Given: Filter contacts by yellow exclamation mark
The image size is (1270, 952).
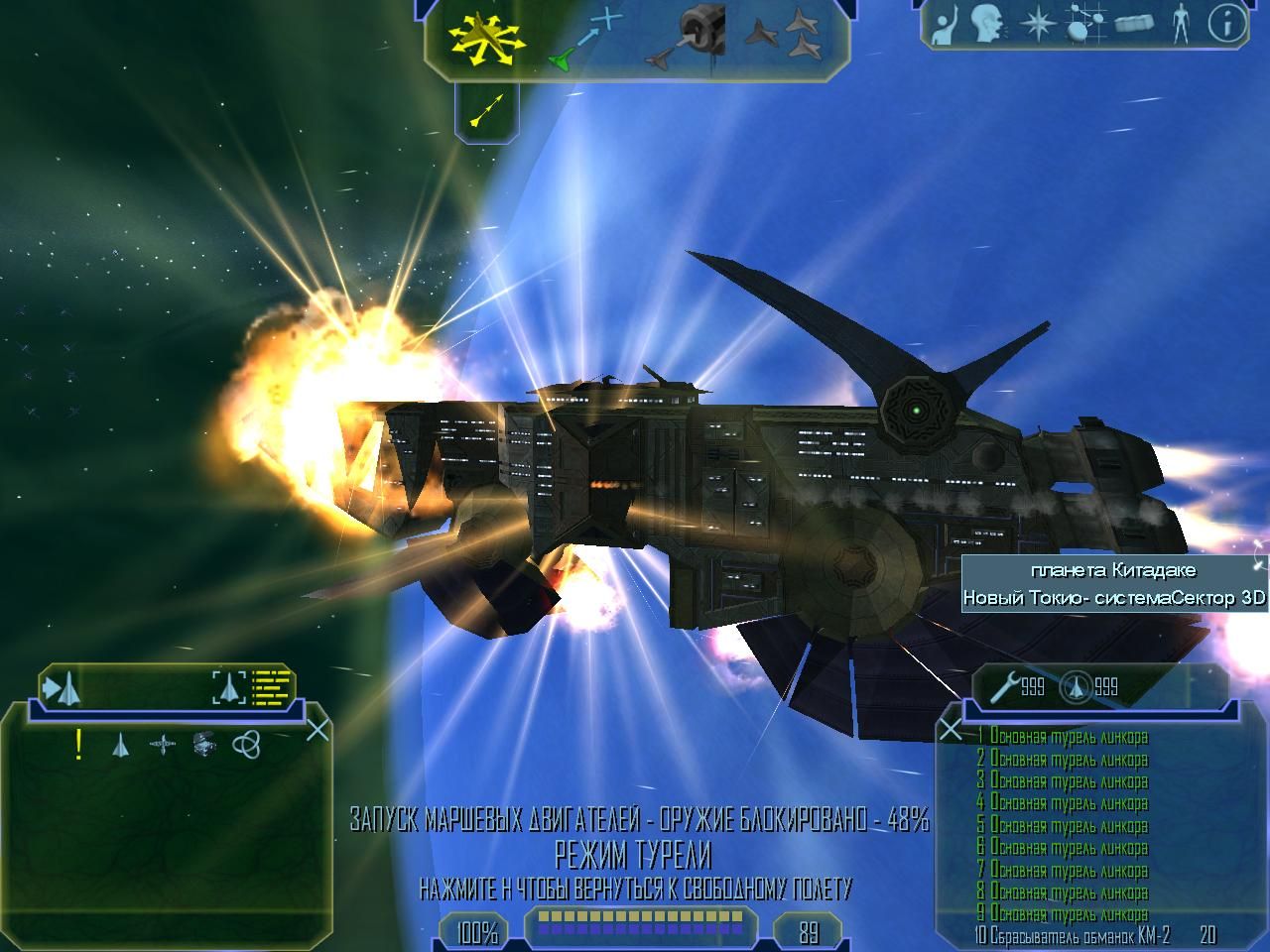Looking at the screenshot, I should click(x=78, y=744).
